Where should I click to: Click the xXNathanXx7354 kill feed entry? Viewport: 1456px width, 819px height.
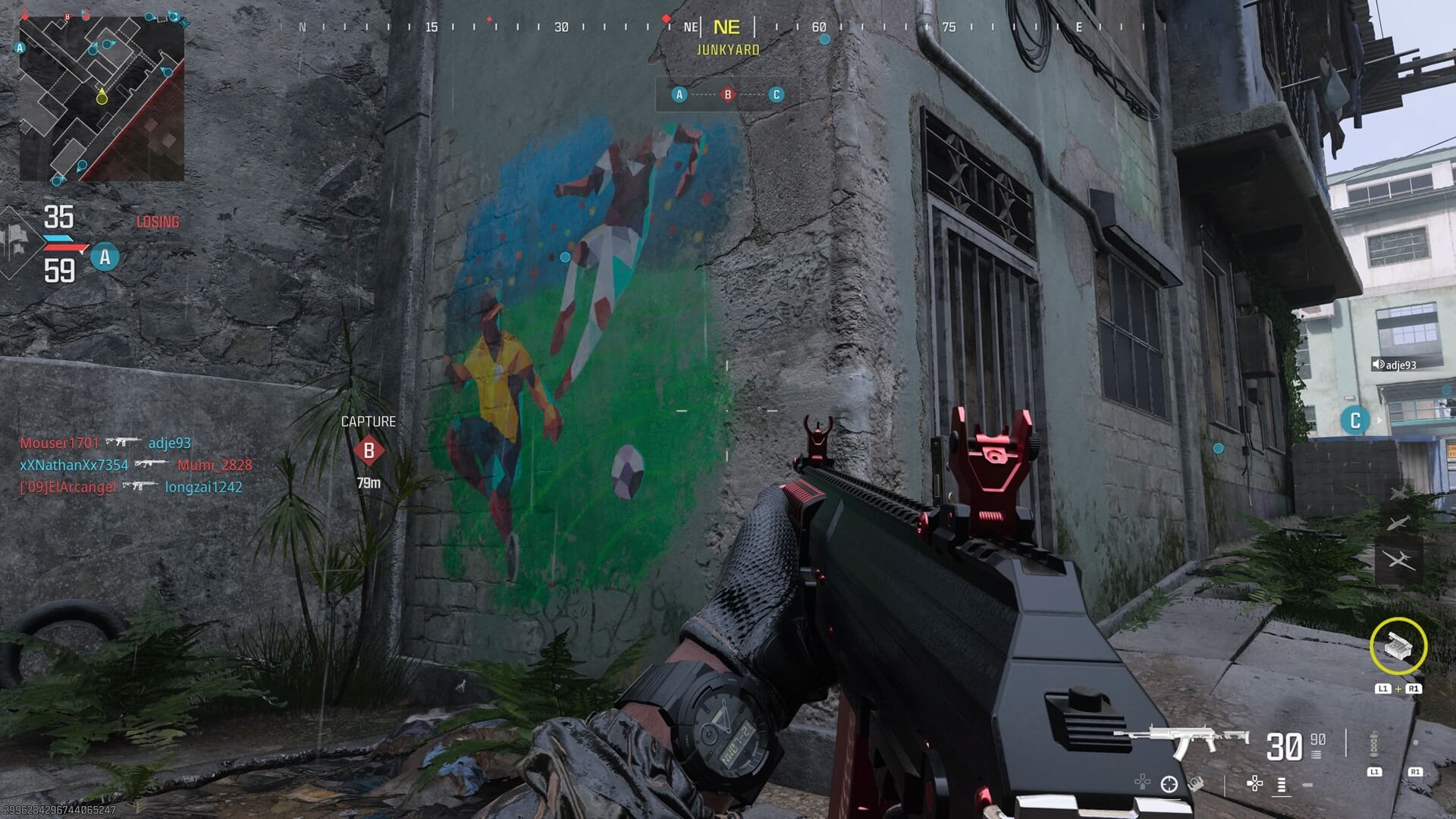(x=74, y=465)
